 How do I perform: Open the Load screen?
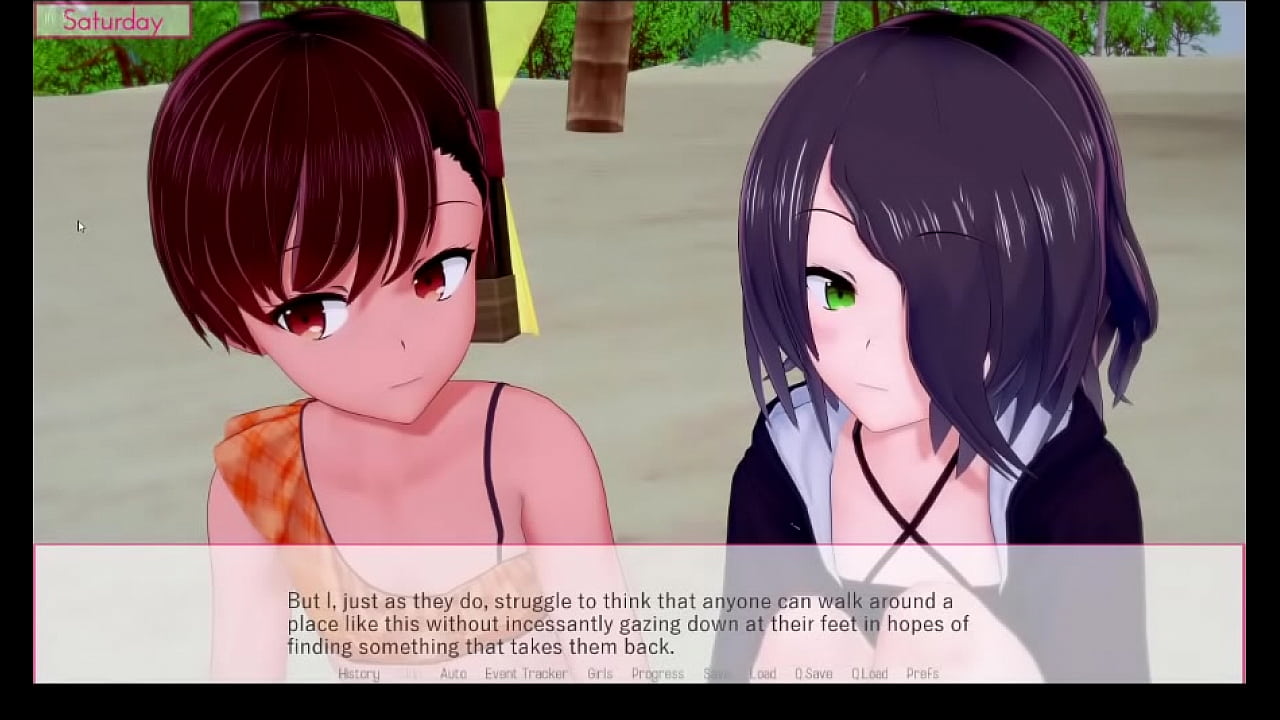[x=763, y=673]
